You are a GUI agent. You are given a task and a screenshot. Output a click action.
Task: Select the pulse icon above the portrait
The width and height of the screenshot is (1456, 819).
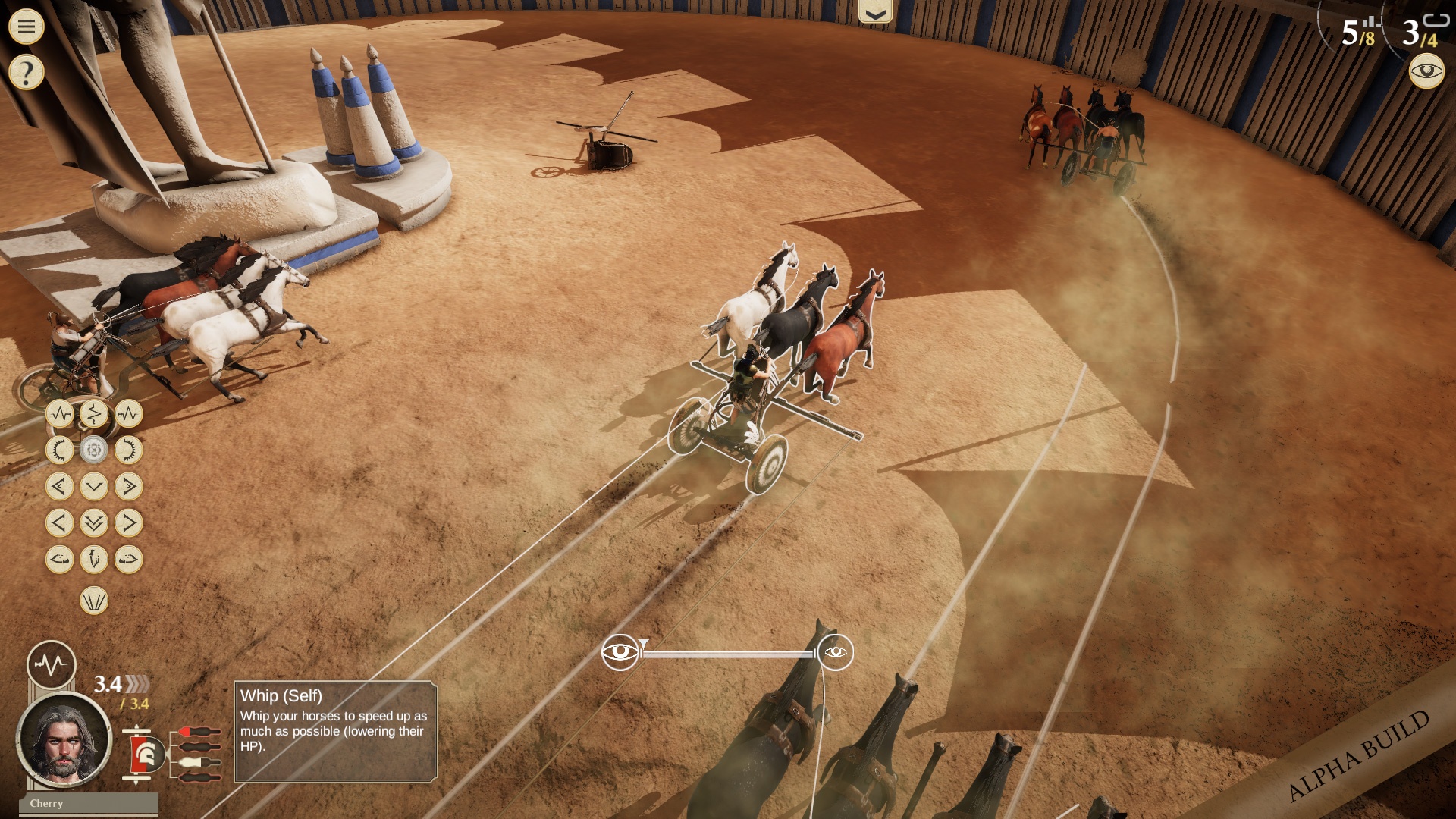point(52,665)
